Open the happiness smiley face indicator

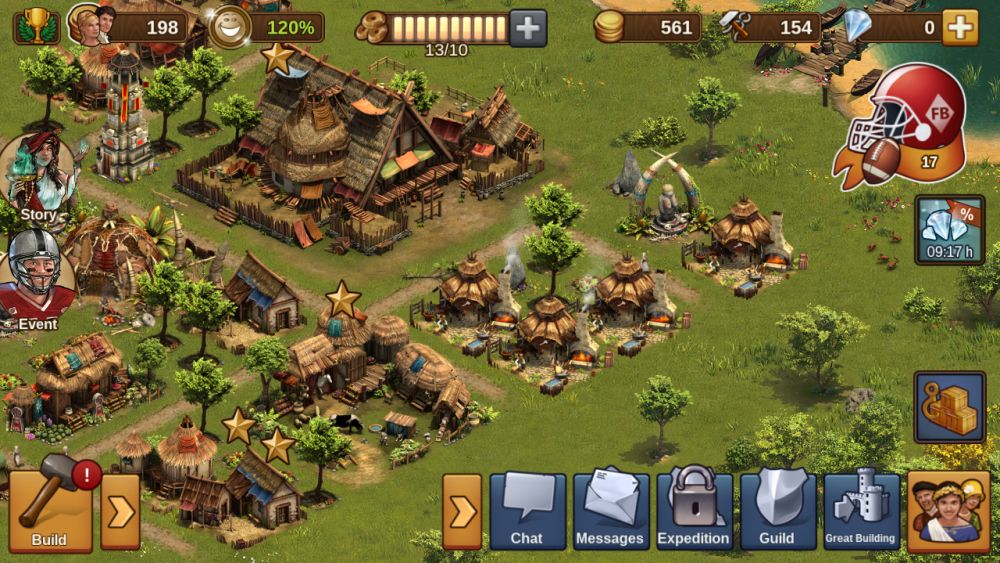(231, 27)
